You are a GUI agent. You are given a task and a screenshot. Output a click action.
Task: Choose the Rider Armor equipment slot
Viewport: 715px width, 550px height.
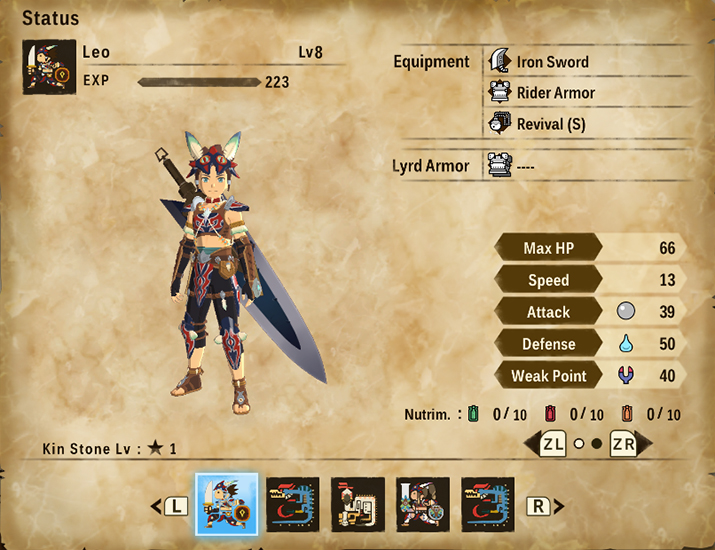[555, 93]
